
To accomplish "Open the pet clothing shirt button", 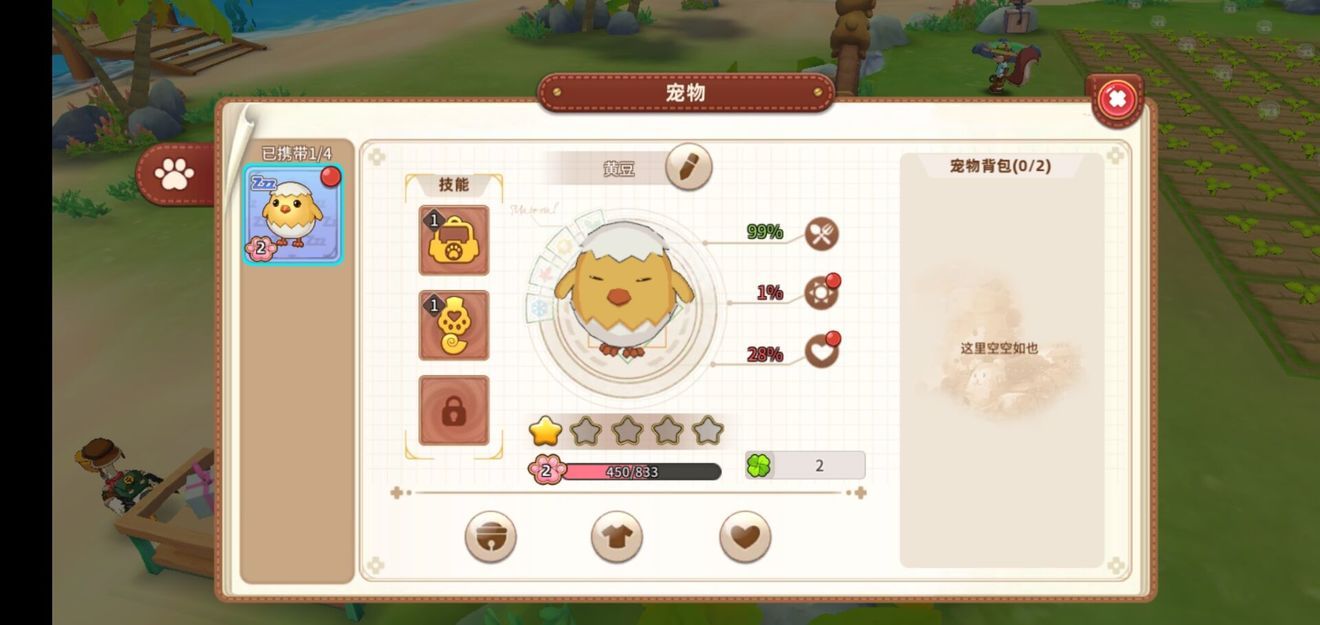I will point(617,537).
